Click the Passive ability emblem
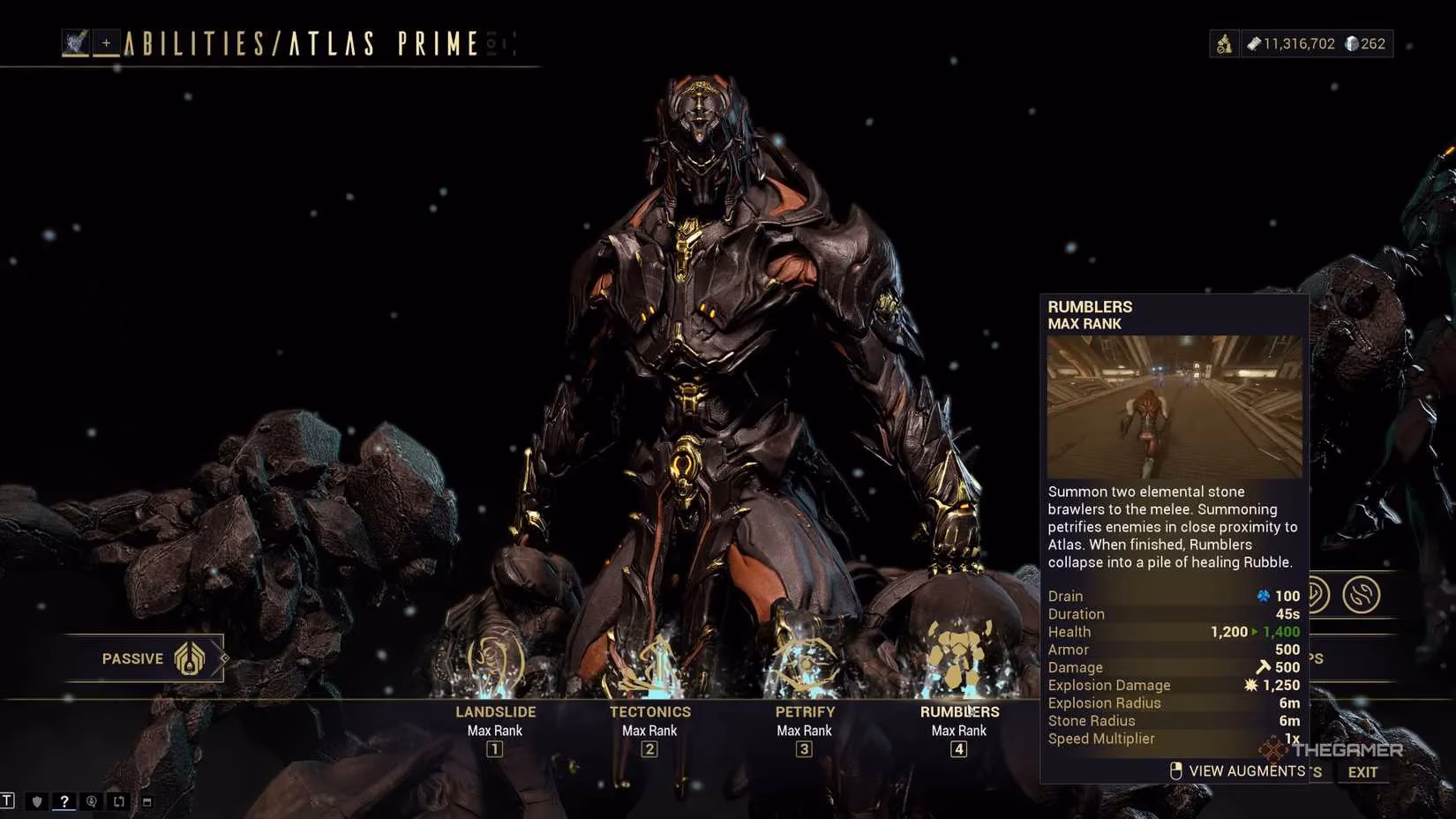This screenshot has width=1456, height=819. pyautogui.click(x=190, y=657)
